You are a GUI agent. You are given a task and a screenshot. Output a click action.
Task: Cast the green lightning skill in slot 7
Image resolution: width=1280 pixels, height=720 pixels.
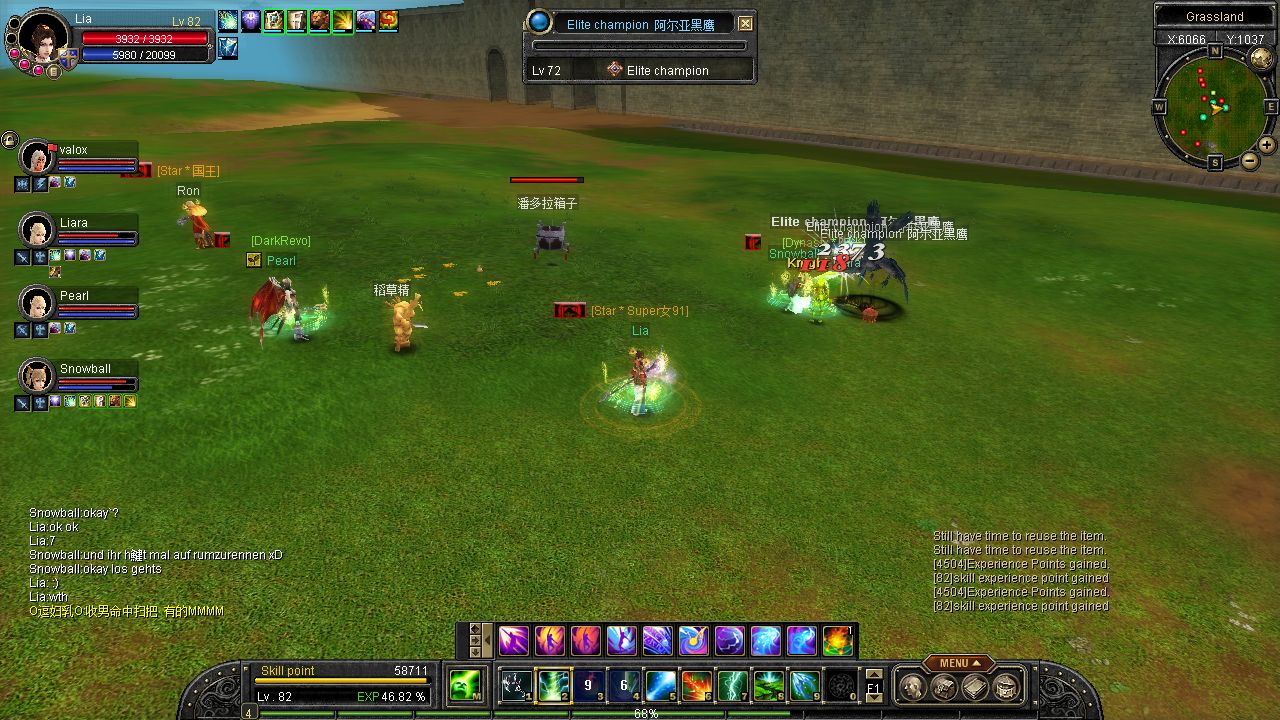(733, 685)
